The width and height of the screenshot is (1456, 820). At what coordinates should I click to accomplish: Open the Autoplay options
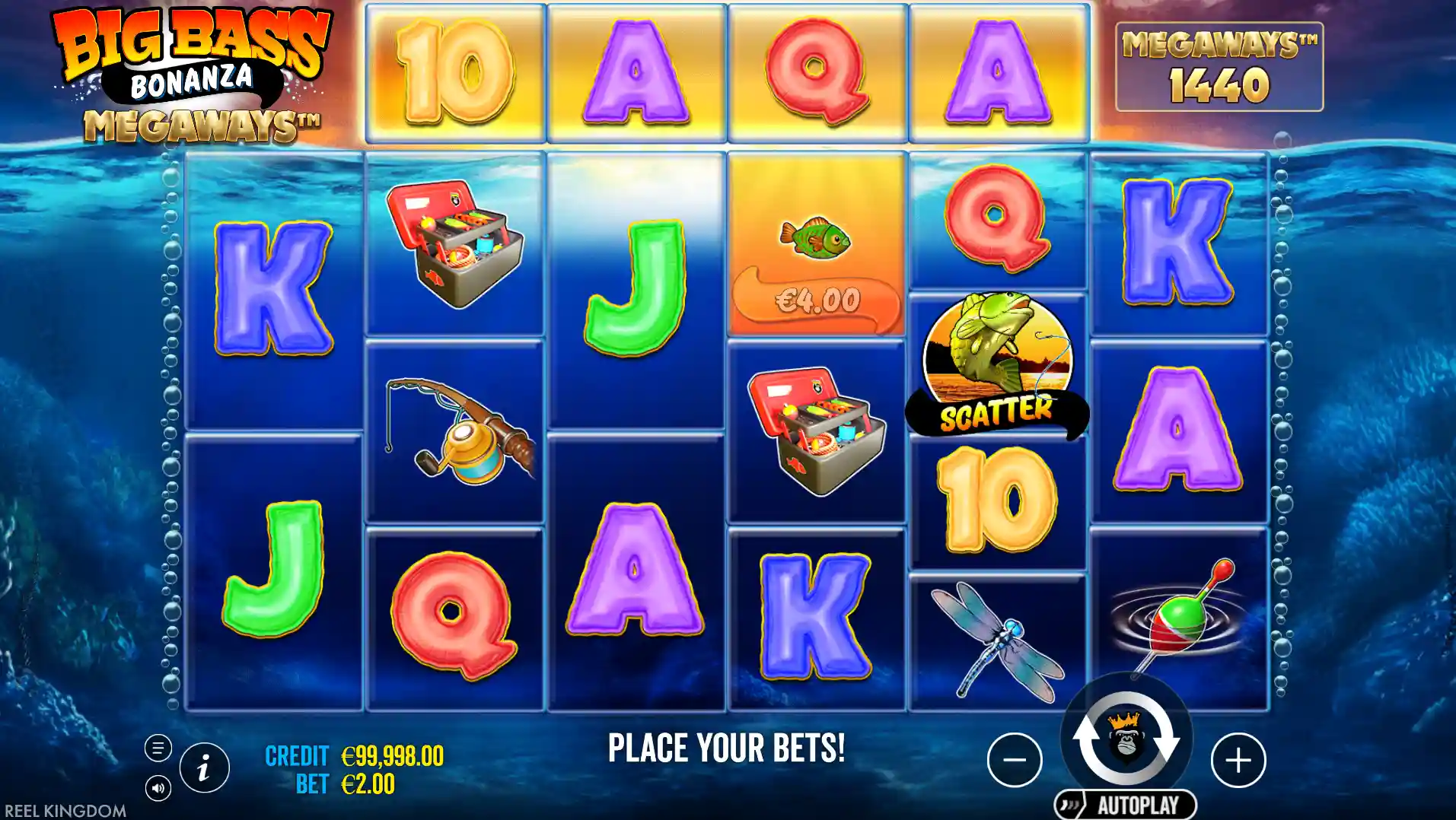1126,805
